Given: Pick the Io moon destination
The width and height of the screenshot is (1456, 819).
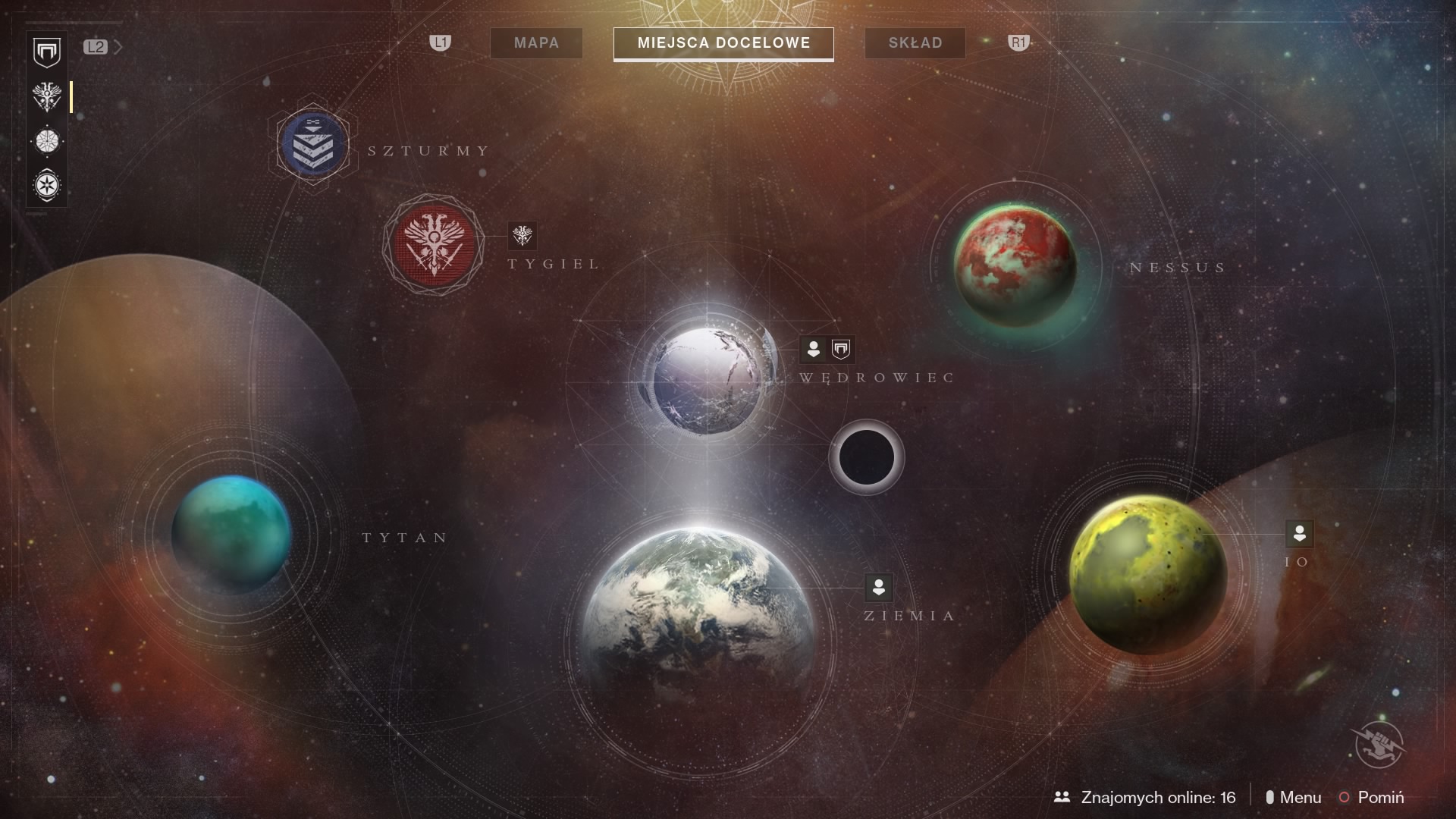Looking at the screenshot, I should click(x=1147, y=574).
